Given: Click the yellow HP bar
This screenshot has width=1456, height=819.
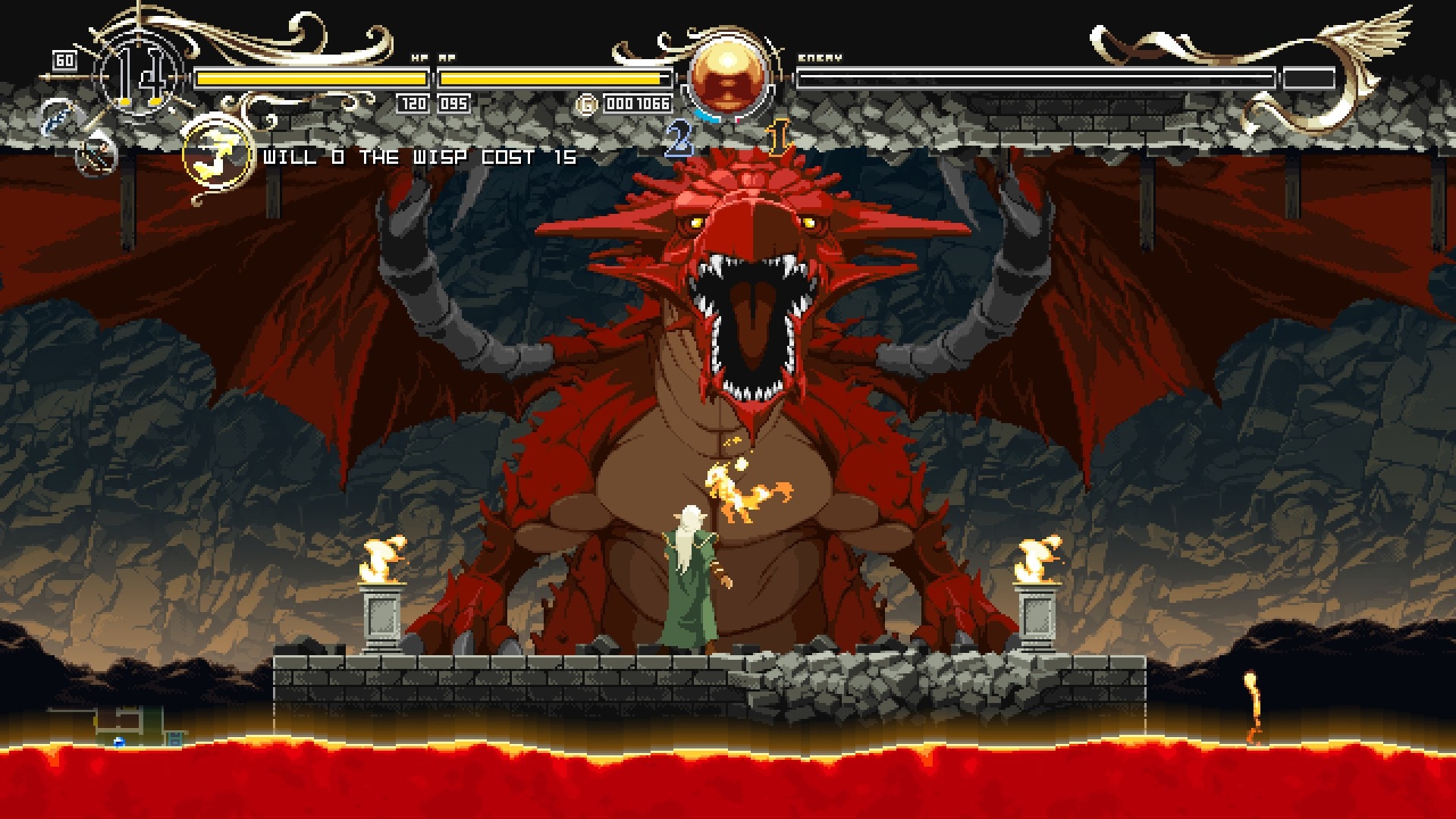Looking at the screenshot, I should point(311,76).
